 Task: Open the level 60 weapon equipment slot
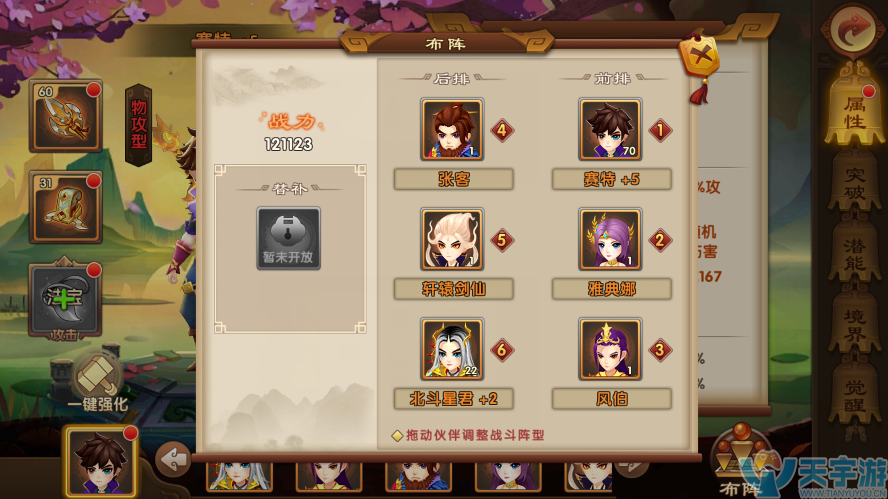point(65,116)
